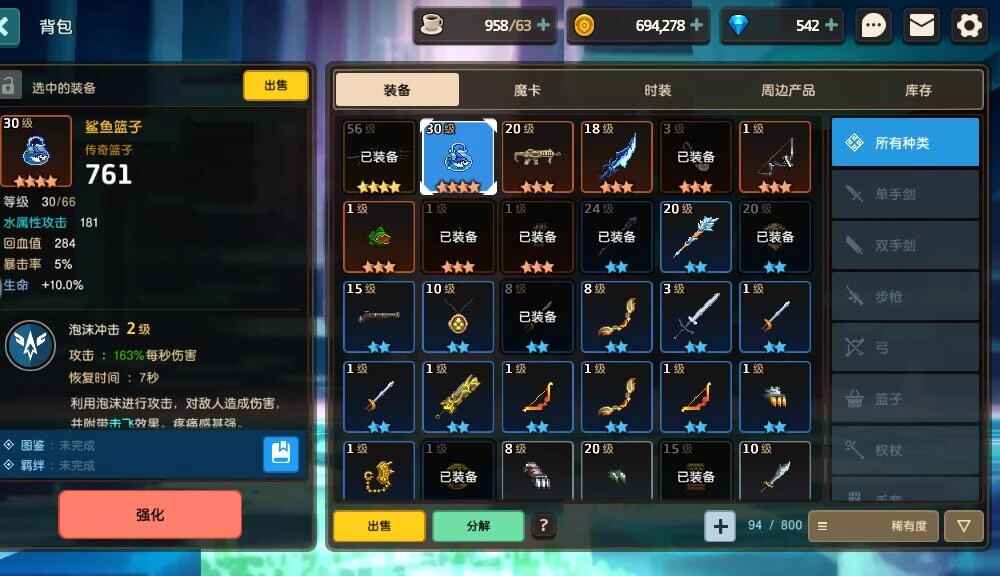Select the level 20 rifle slot
The height and width of the screenshot is (576, 1000).
click(x=537, y=157)
